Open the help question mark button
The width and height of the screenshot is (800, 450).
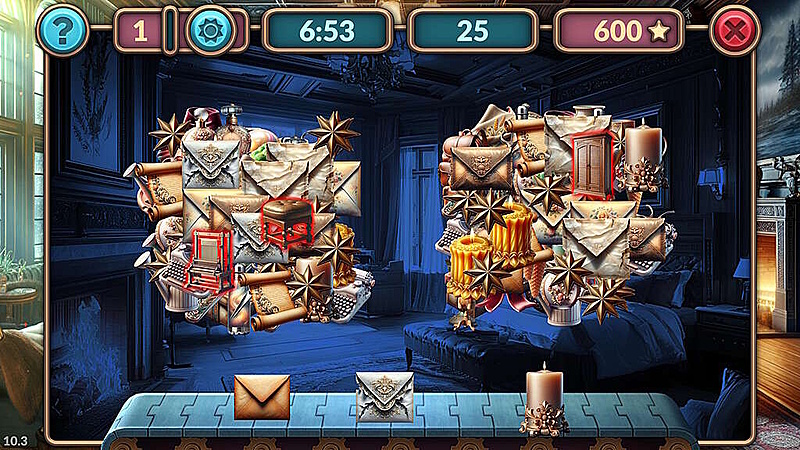click(x=62, y=31)
